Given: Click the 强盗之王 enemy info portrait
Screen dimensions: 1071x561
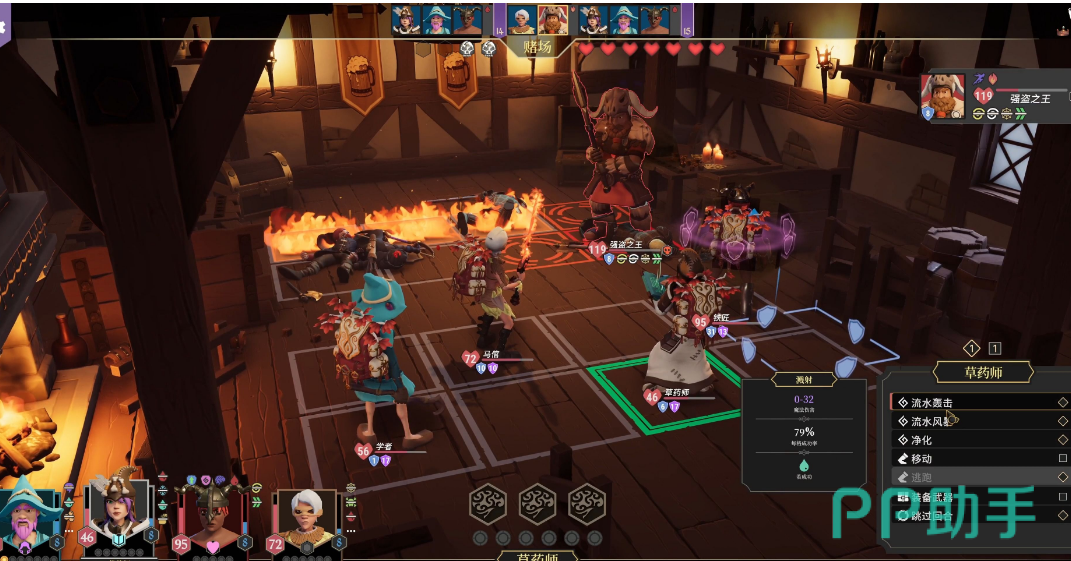Looking at the screenshot, I should click(942, 94).
